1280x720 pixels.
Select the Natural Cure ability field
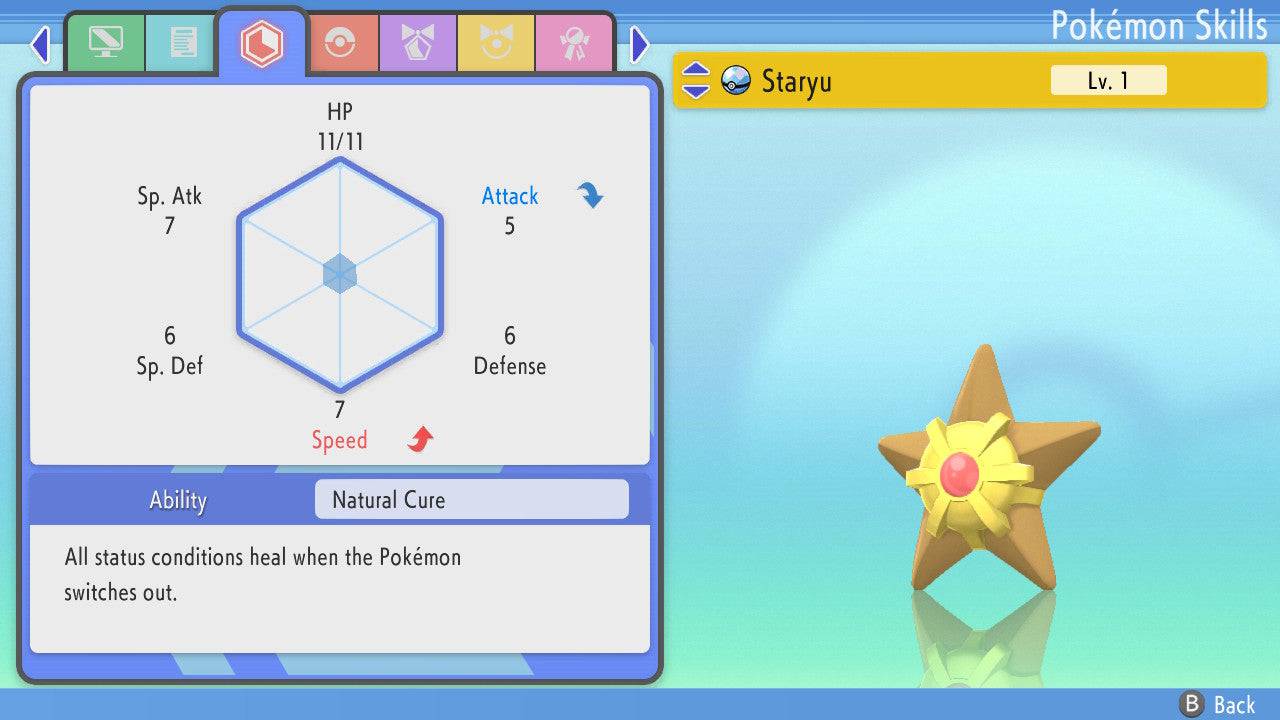click(471, 499)
